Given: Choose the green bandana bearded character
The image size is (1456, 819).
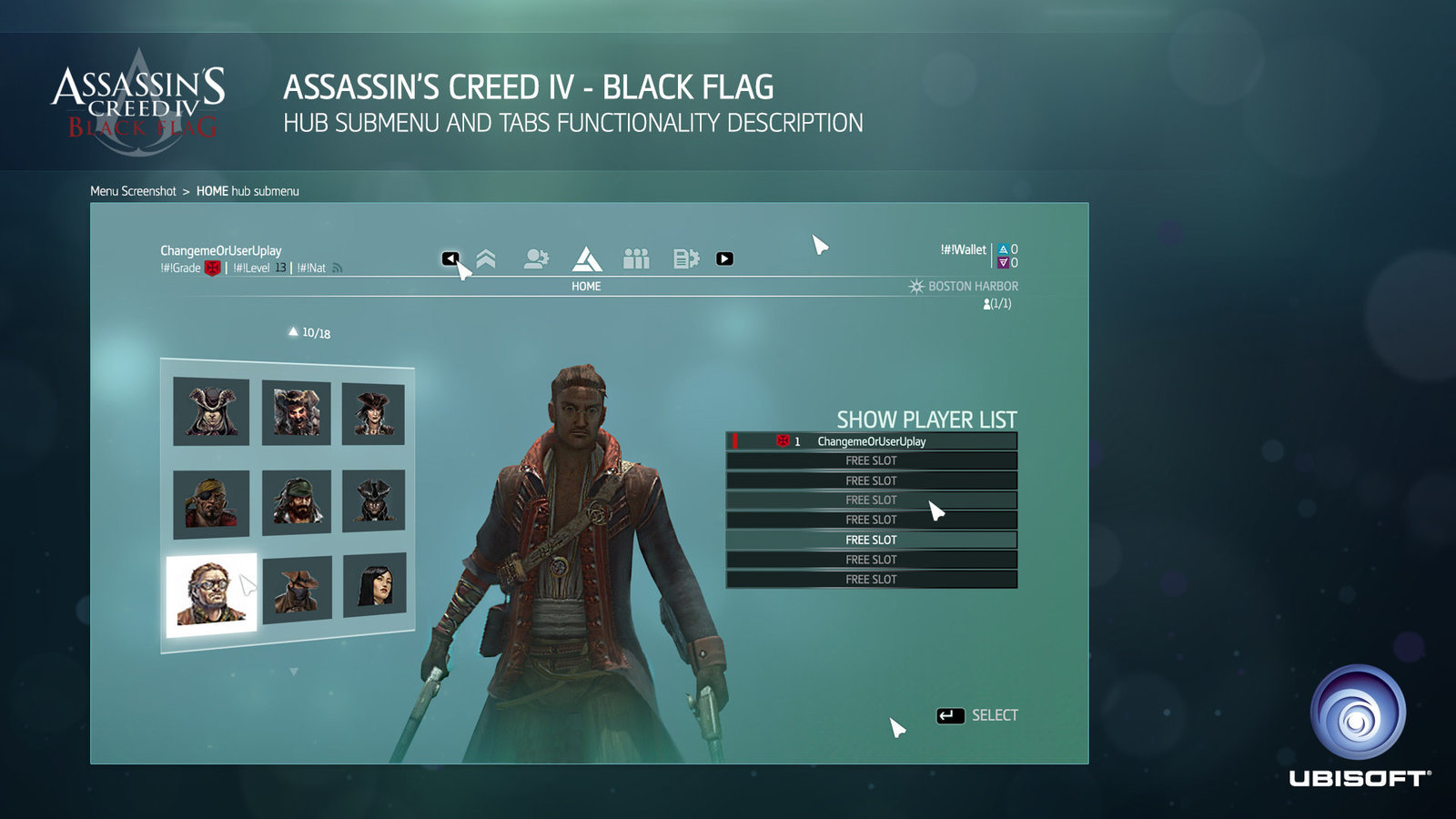Looking at the screenshot, I should point(296,502).
